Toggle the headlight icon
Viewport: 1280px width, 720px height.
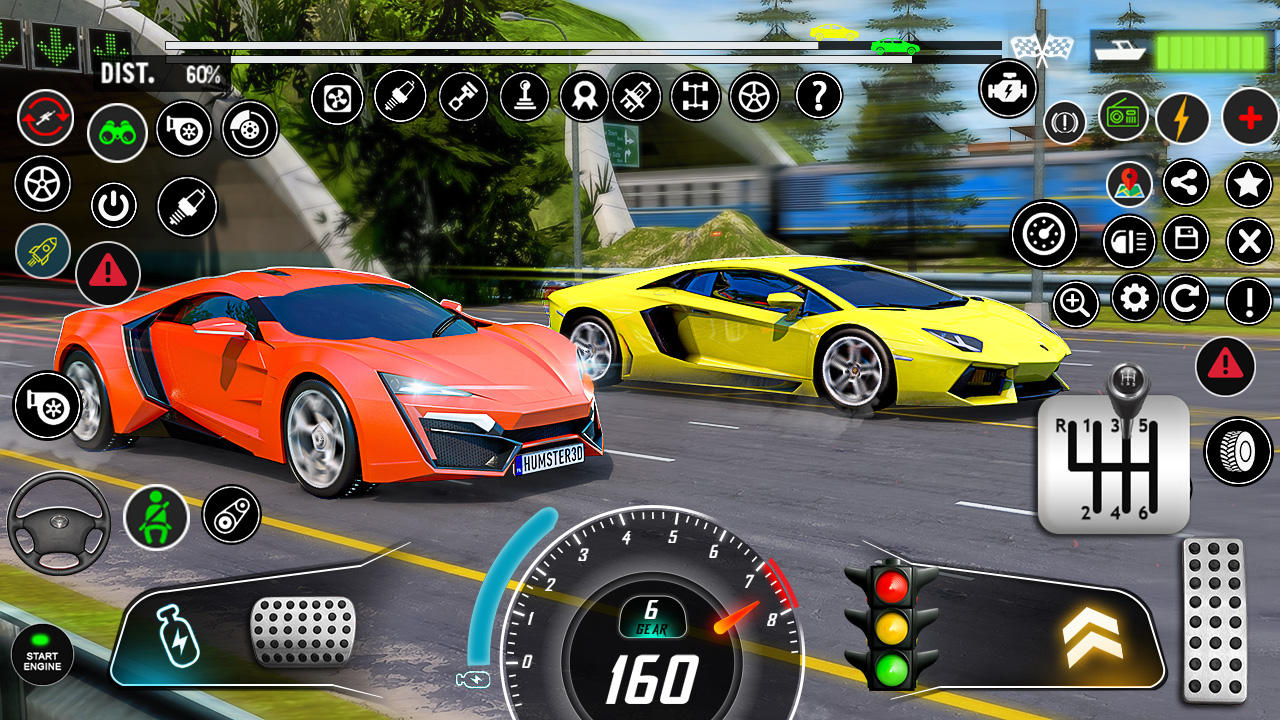pyautogui.click(x=1128, y=241)
